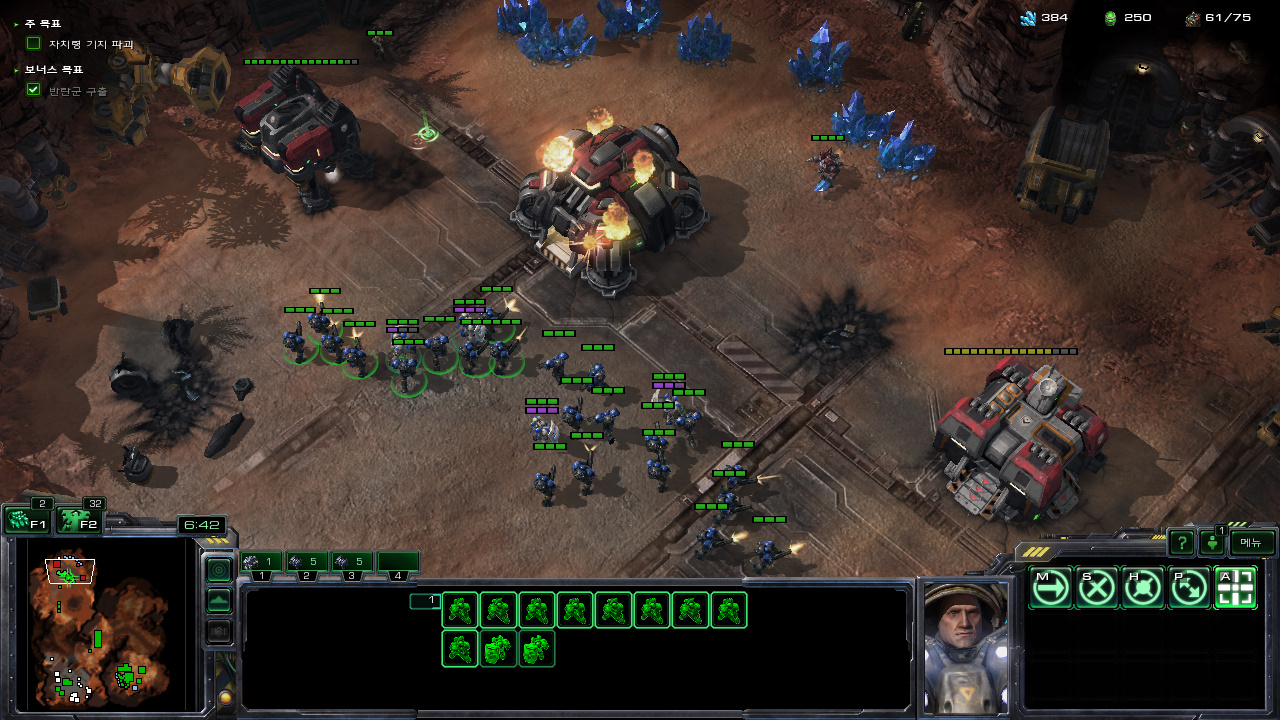Collapse the bonus objective header 보너스 목표
1280x720 pixels.
[17, 70]
